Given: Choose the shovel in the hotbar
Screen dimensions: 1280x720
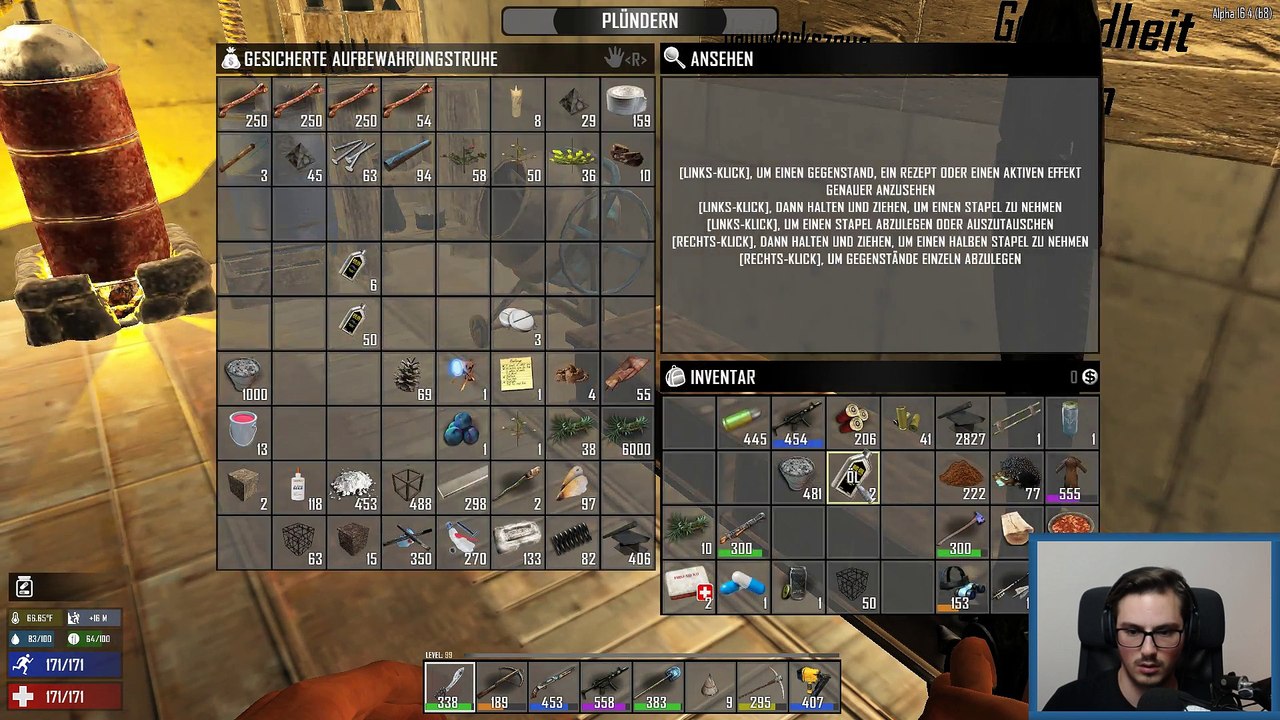Looking at the screenshot, I should pyautogui.click(x=658, y=684).
